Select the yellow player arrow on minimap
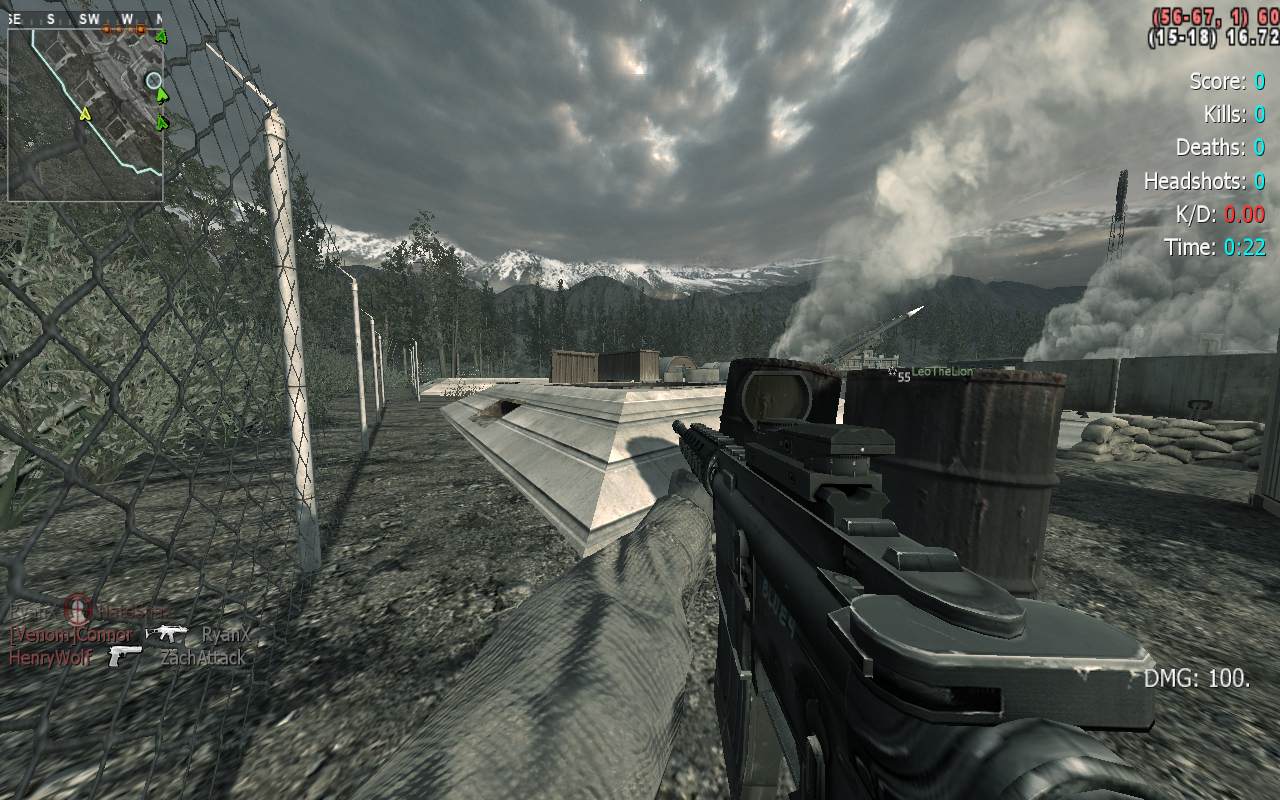The width and height of the screenshot is (1280, 800). tap(86, 114)
